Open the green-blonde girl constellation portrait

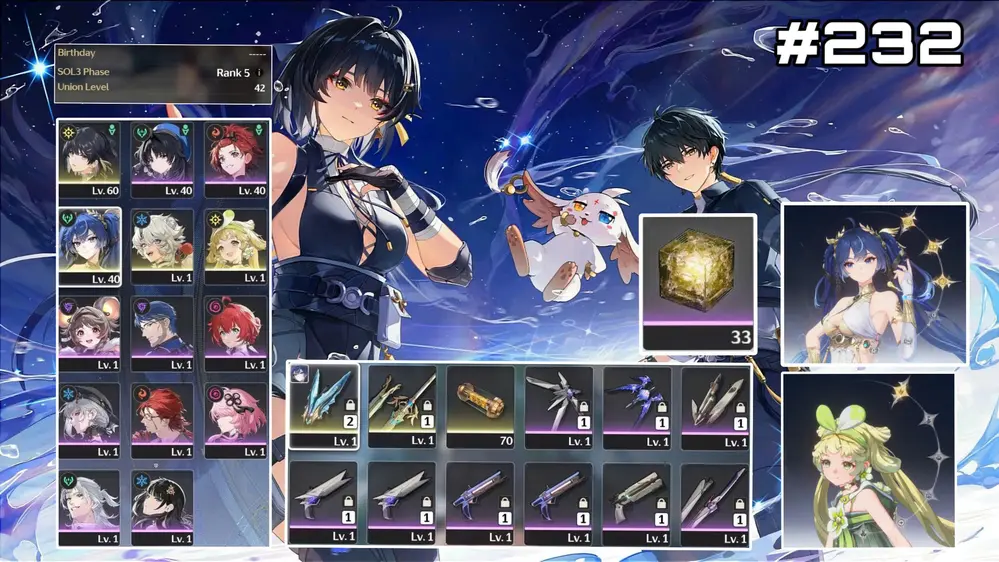868,460
